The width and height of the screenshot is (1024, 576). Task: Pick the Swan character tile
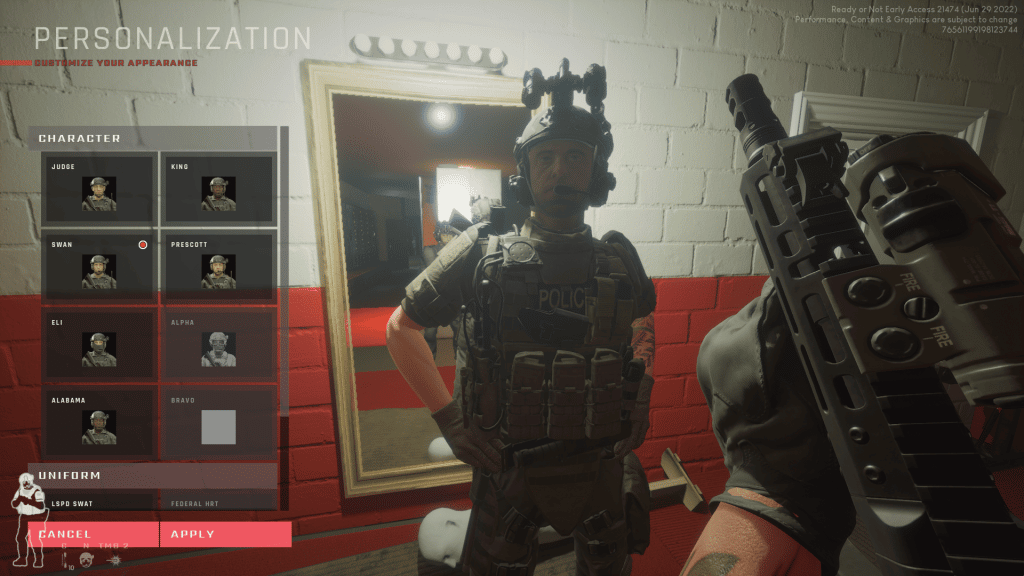tap(98, 267)
